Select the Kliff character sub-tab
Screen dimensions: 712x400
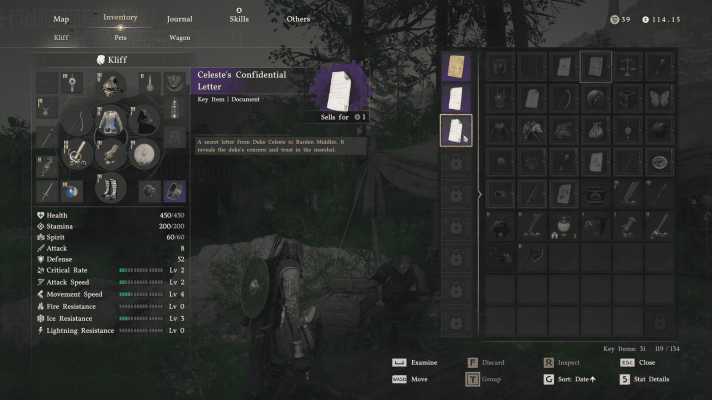[x=61, y=38]
